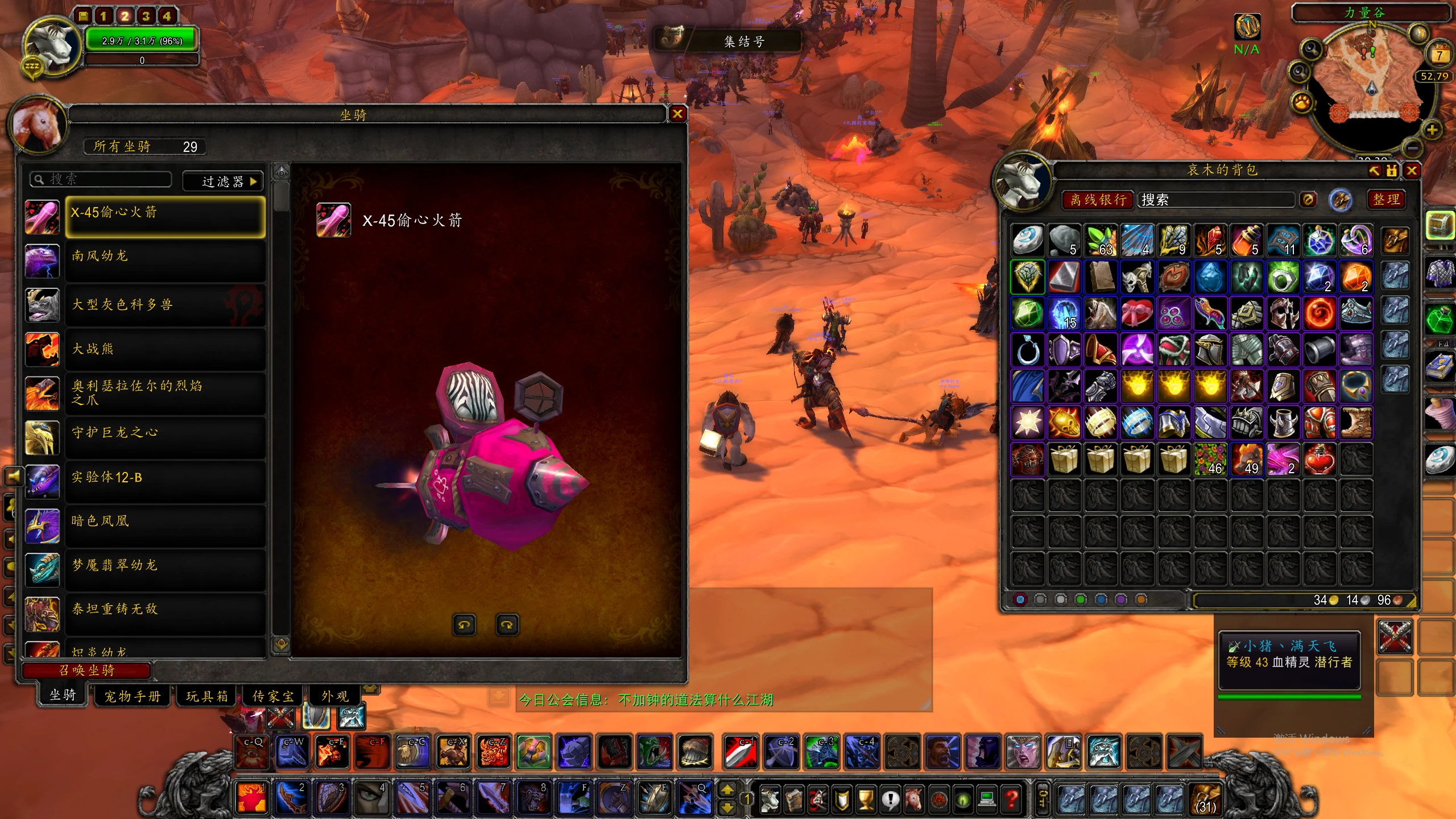
Task: Open the mount filter dropdown
Action: point(223,181)
